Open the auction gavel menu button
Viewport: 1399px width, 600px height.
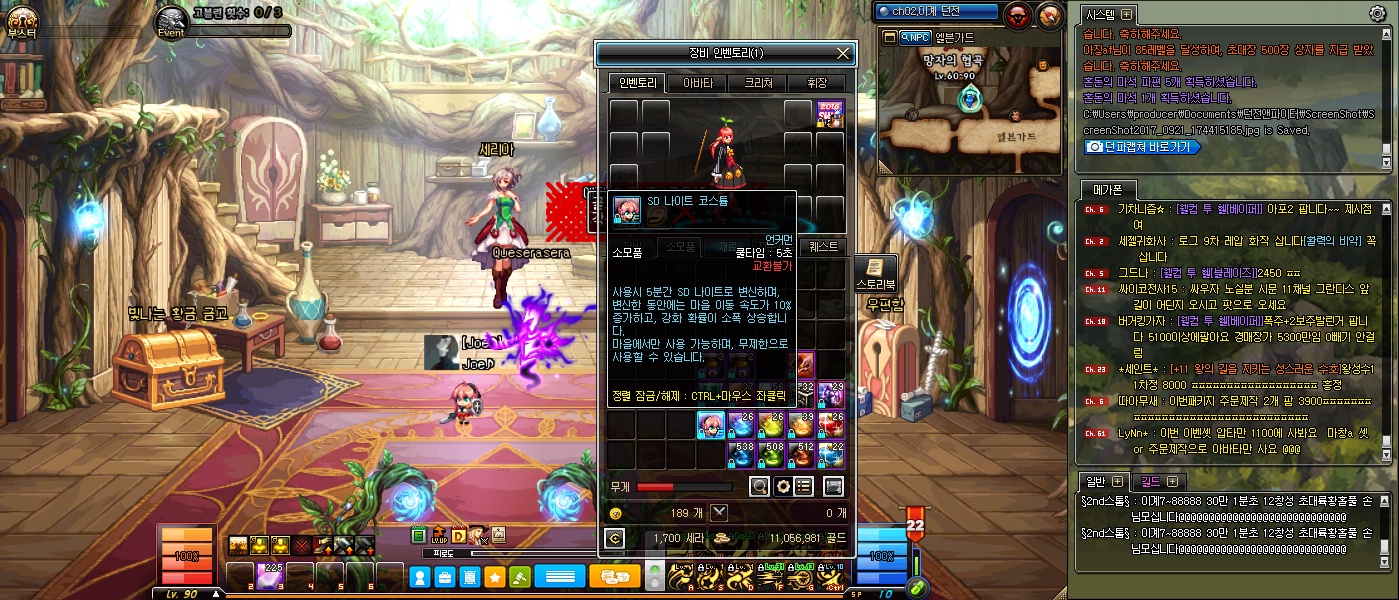tap(519, 577)
